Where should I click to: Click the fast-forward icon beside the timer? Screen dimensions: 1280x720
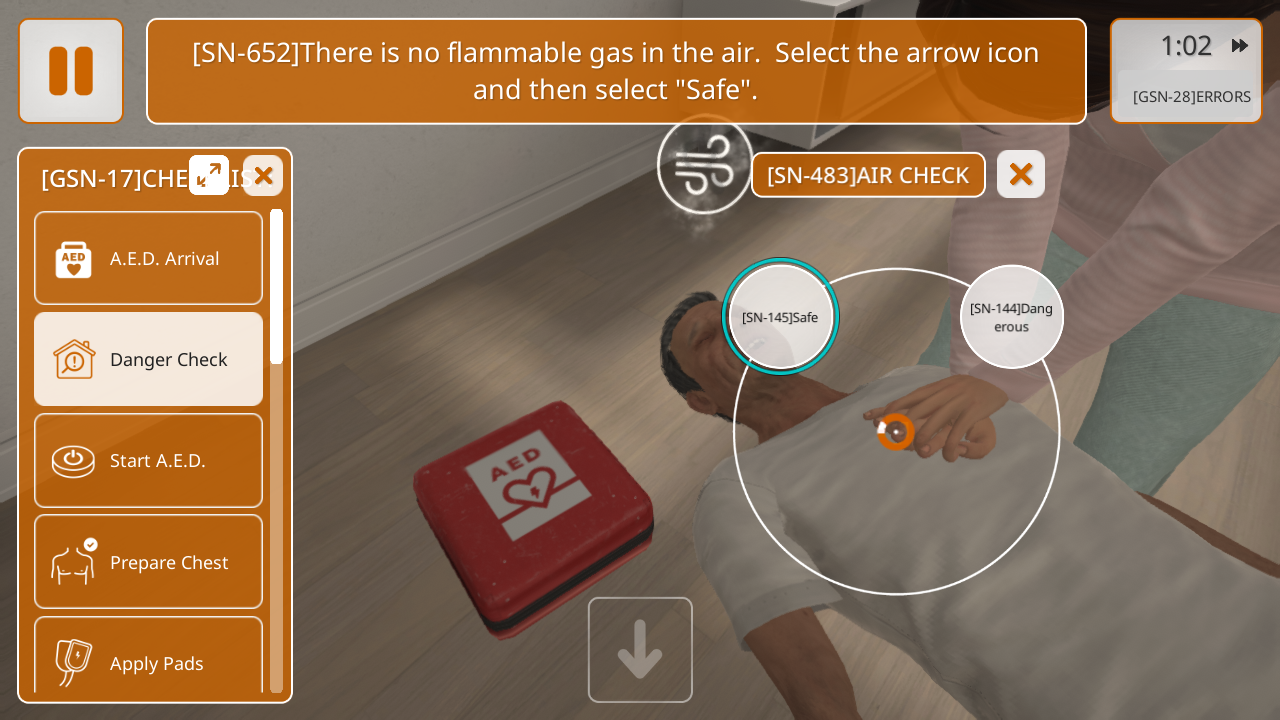click(x=1240, y=46)
